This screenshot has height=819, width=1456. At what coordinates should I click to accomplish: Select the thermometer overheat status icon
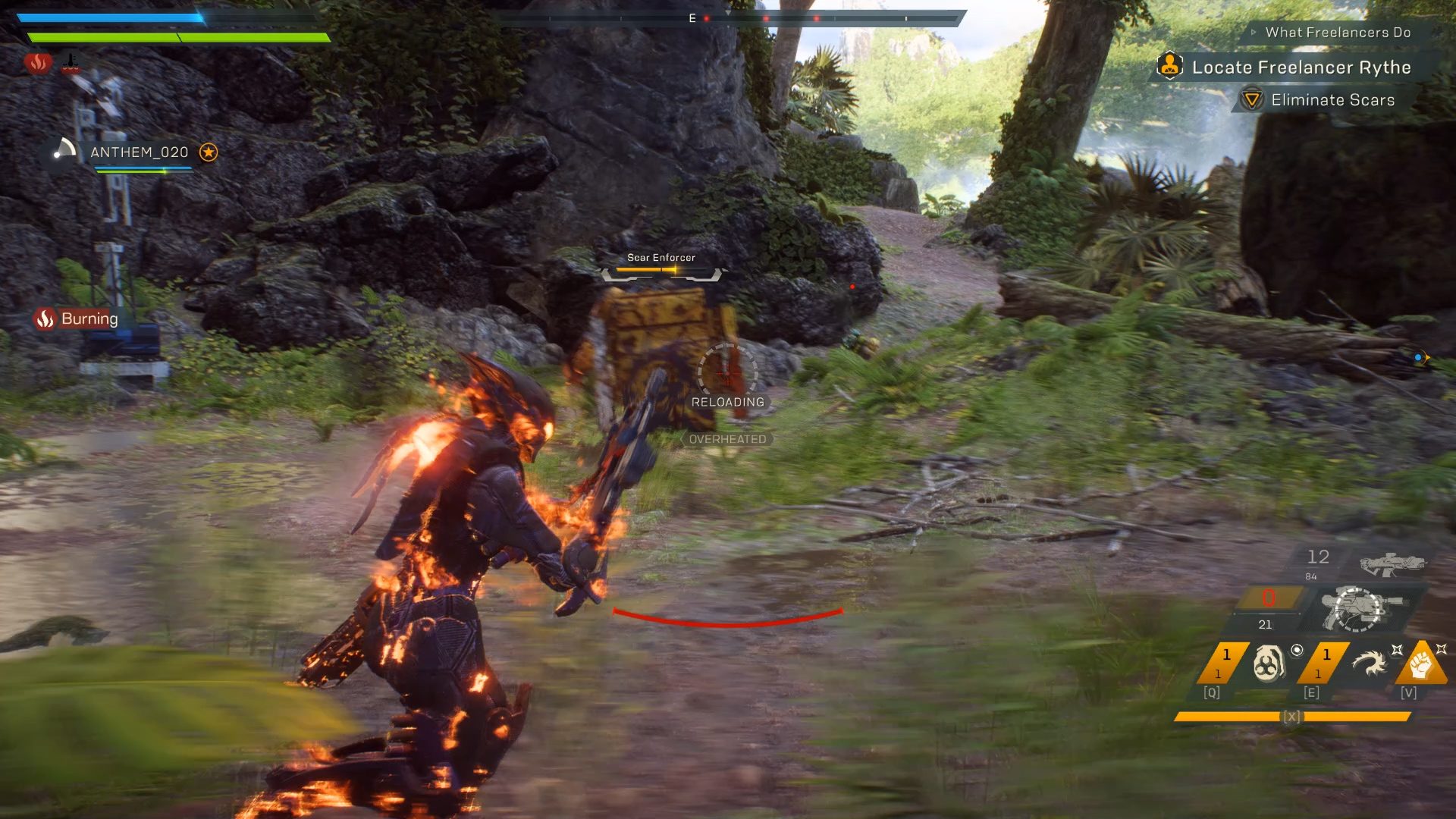point(71,64)
